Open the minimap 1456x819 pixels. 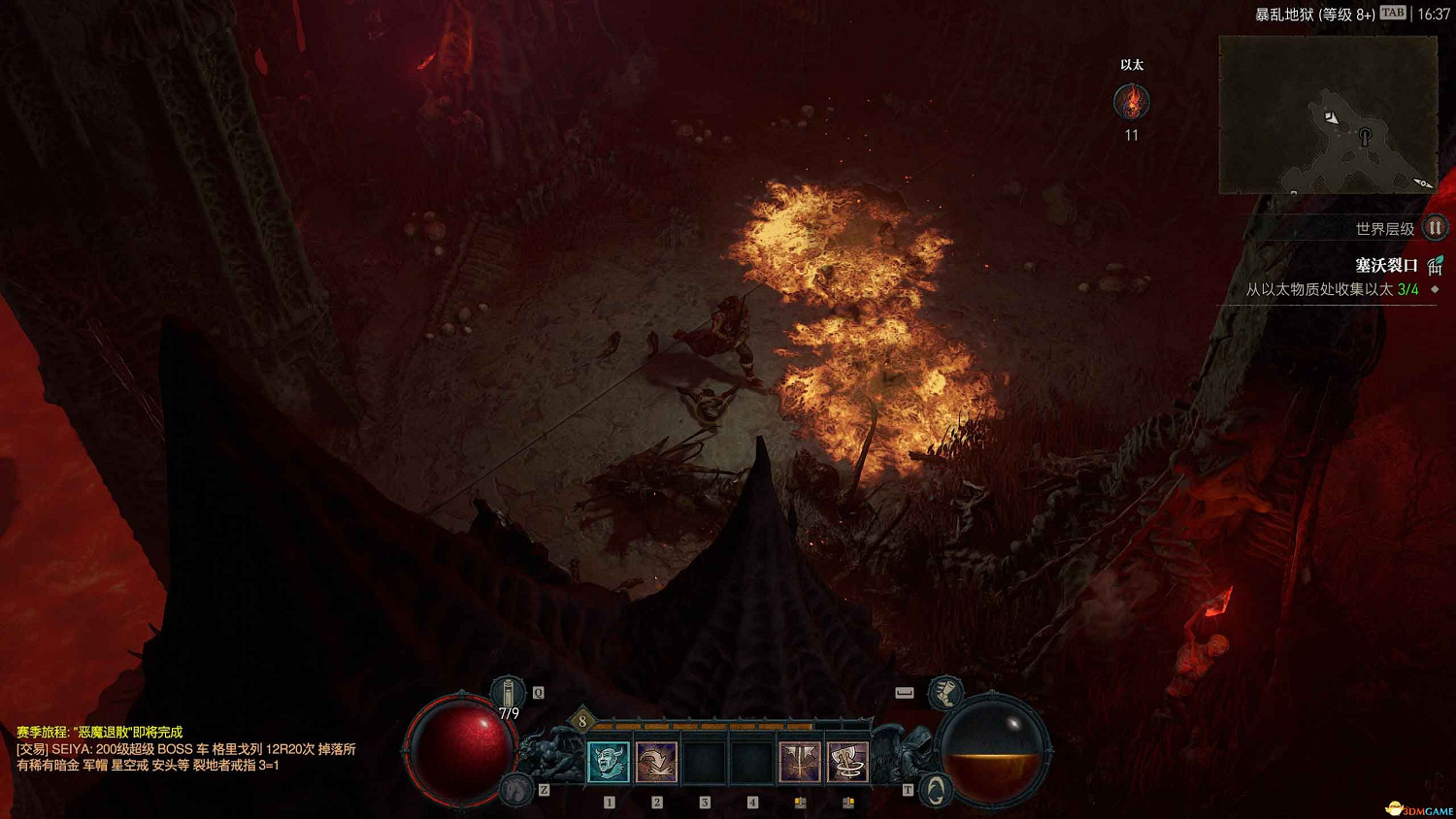pos(1327,115)
